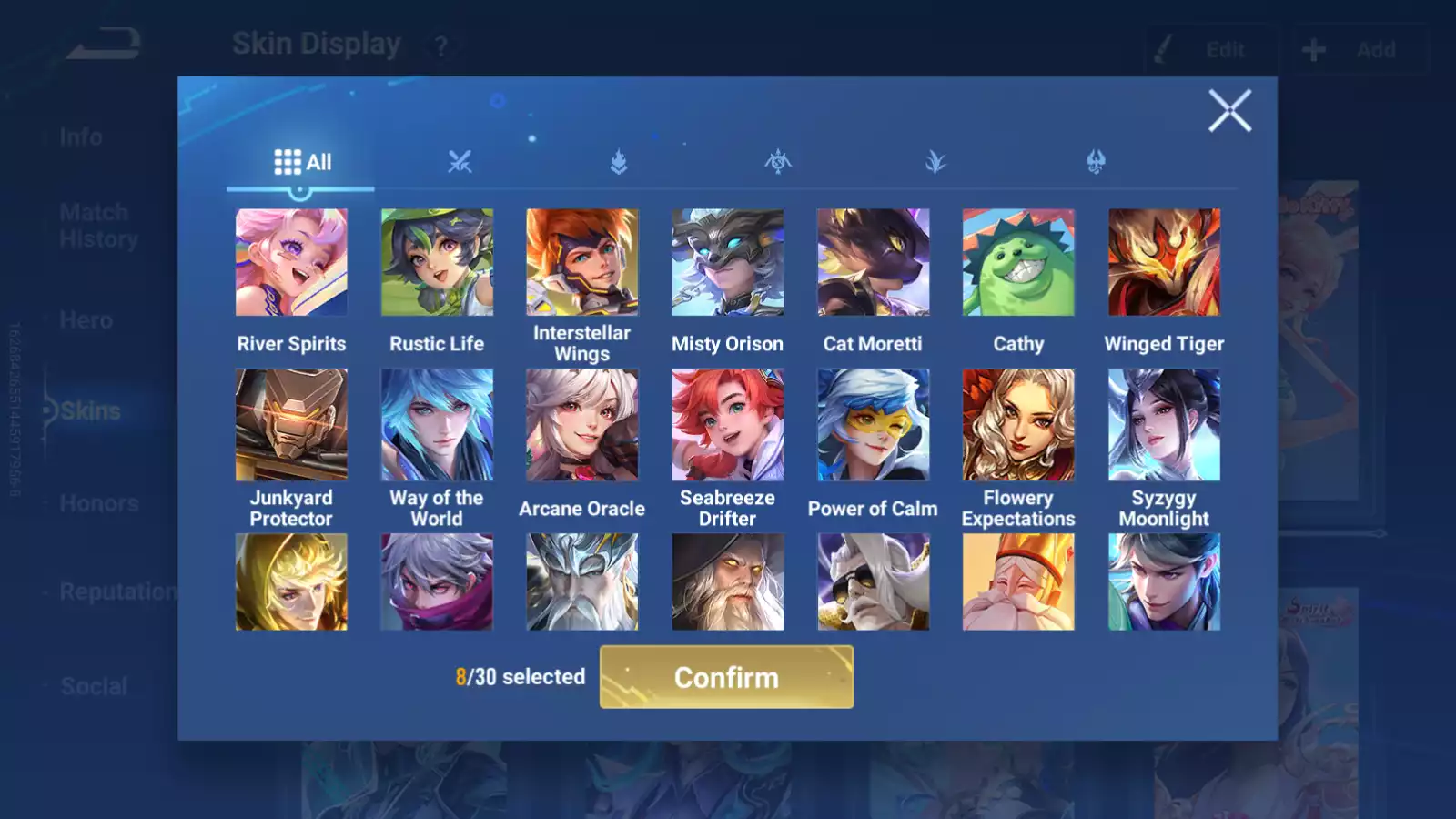Select the green Cathy skin

click(1018, 263)
